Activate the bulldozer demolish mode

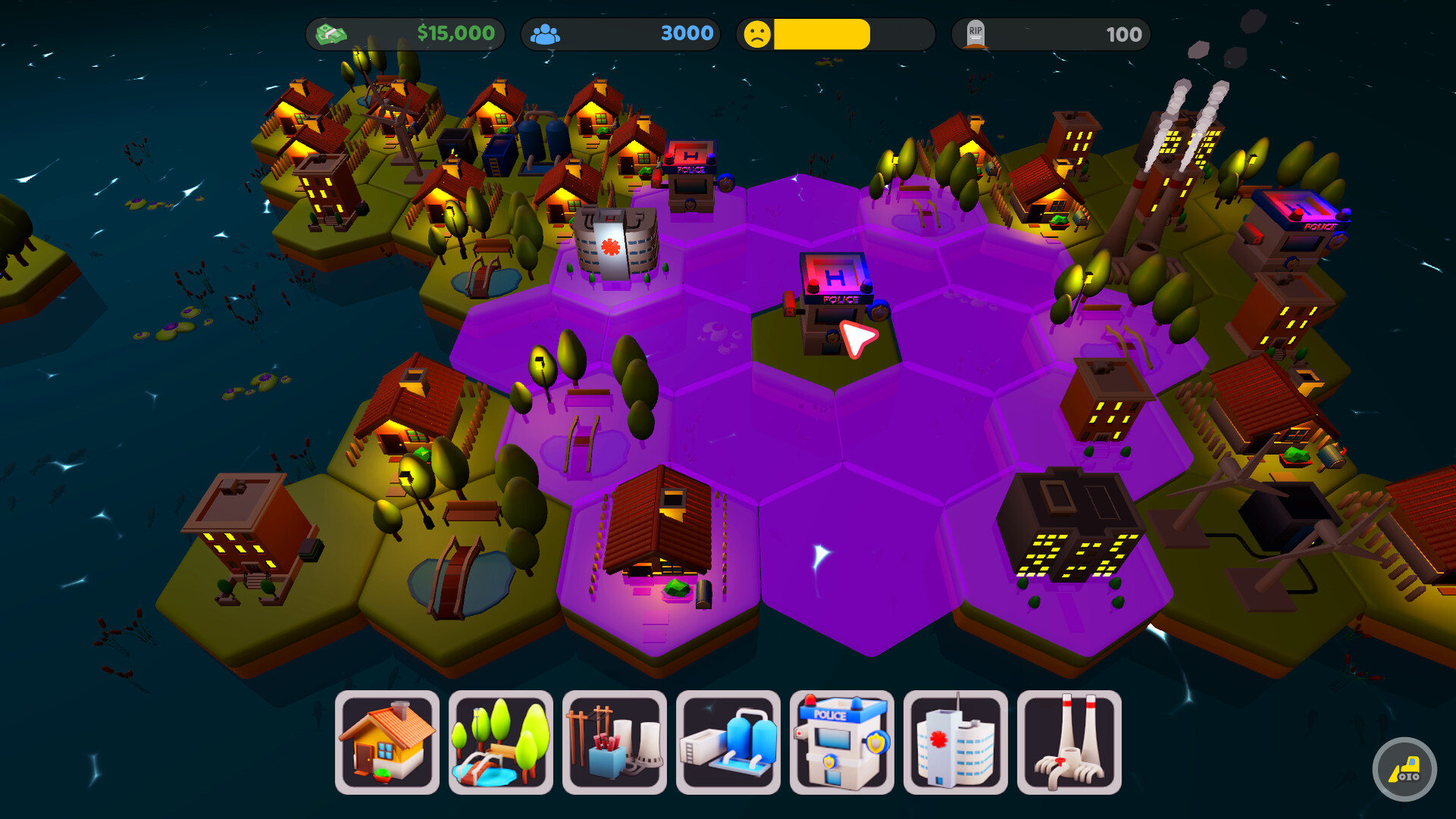1404,769
